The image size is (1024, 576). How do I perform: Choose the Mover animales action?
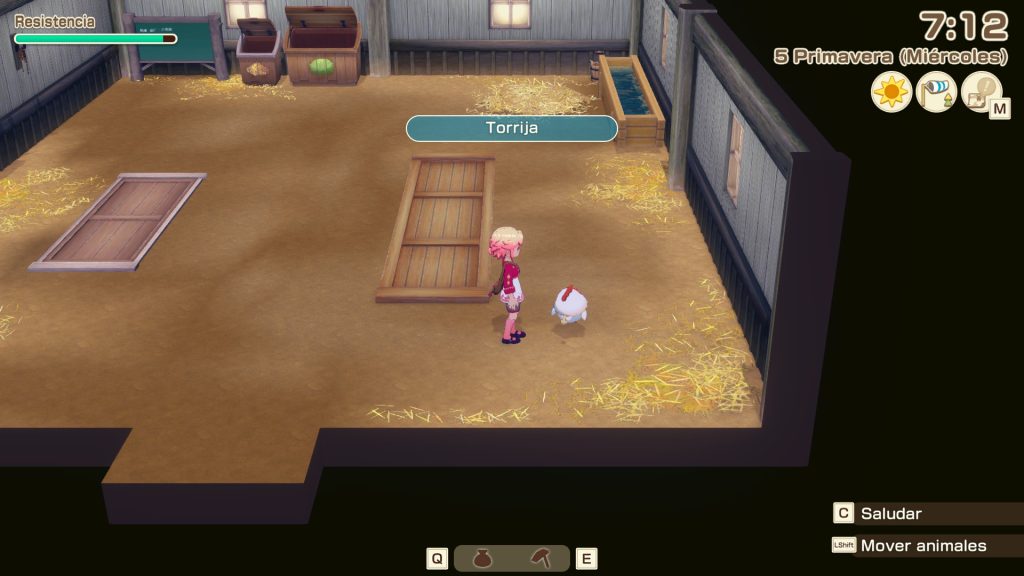coord(922,545)
